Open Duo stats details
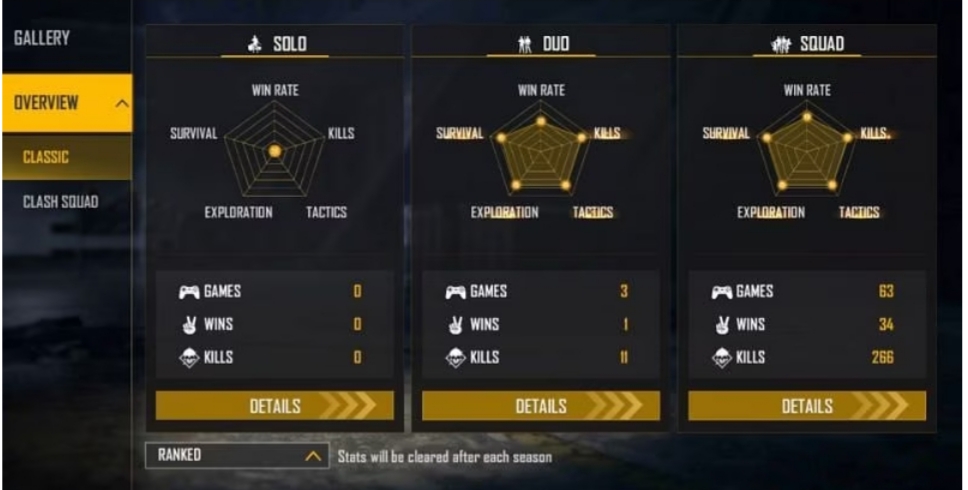Screen dimensions: 968x490 (540, 406)
